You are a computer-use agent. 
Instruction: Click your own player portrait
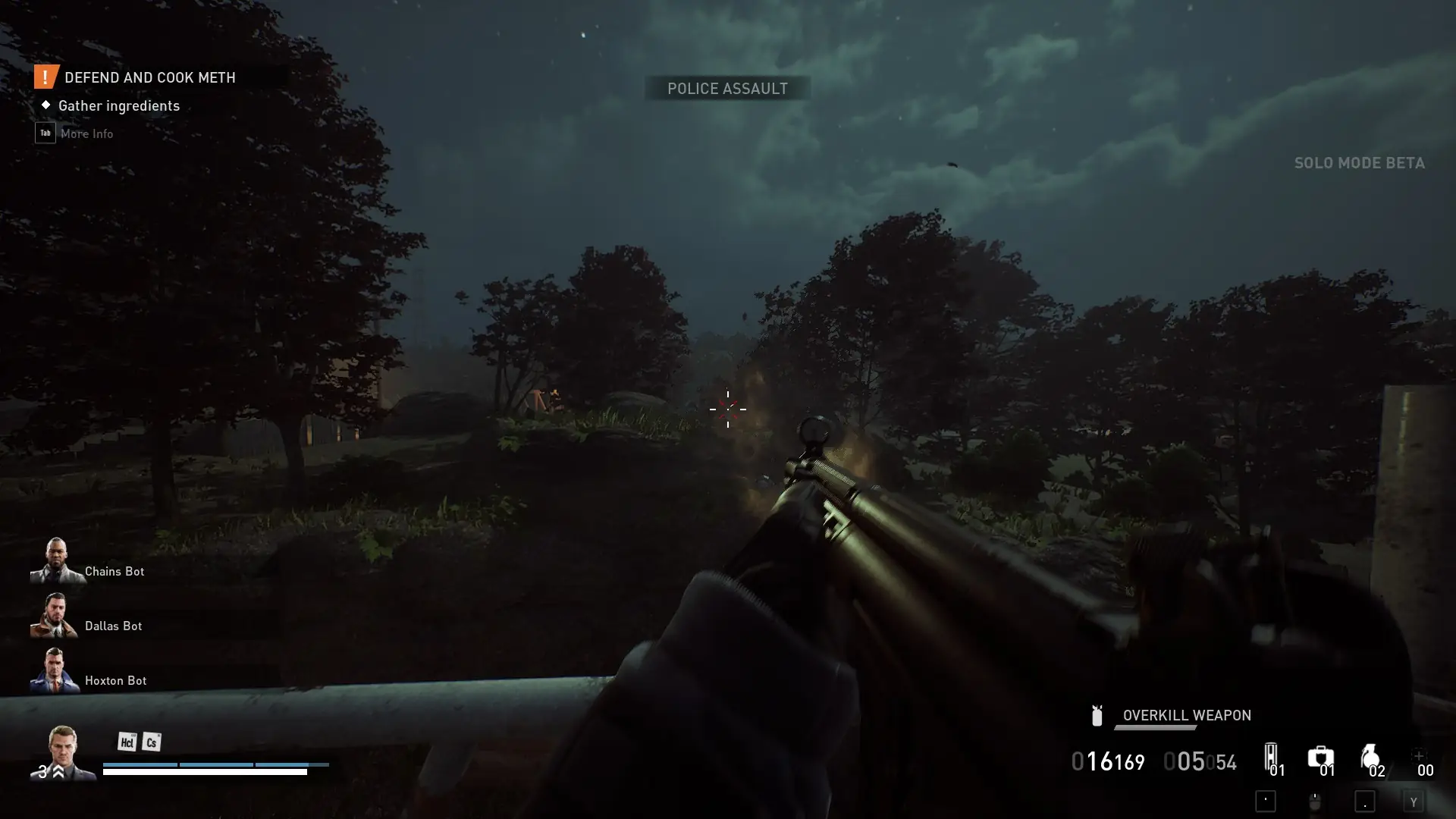click(x=63, y=752)
